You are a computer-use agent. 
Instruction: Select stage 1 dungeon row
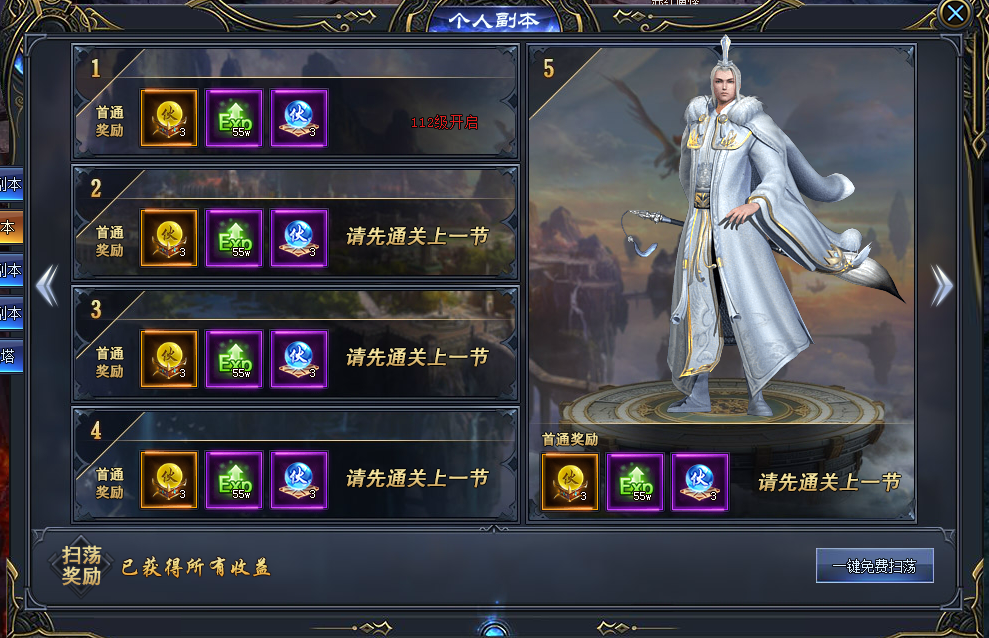294,102
